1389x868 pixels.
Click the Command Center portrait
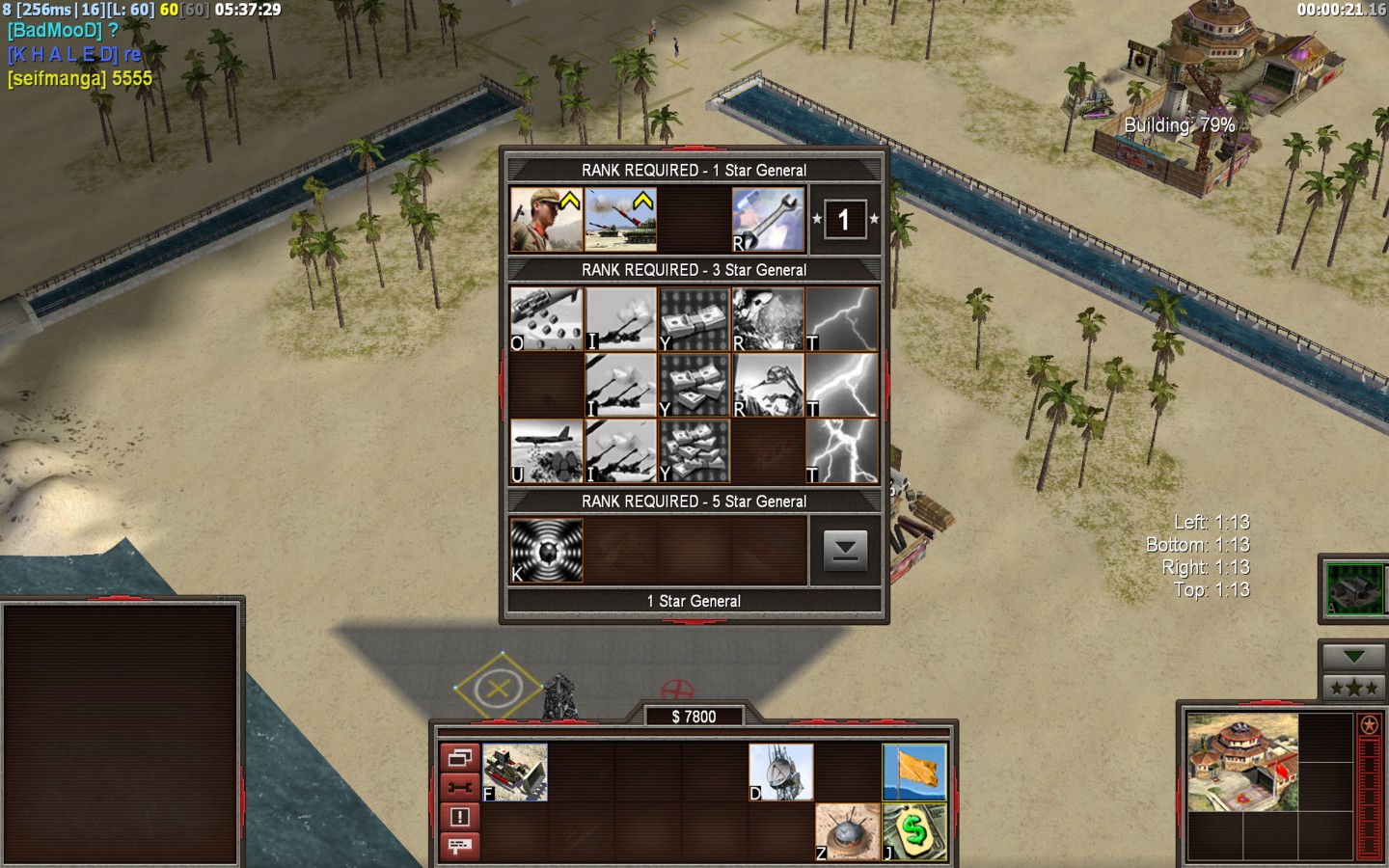coord(1242,762)
